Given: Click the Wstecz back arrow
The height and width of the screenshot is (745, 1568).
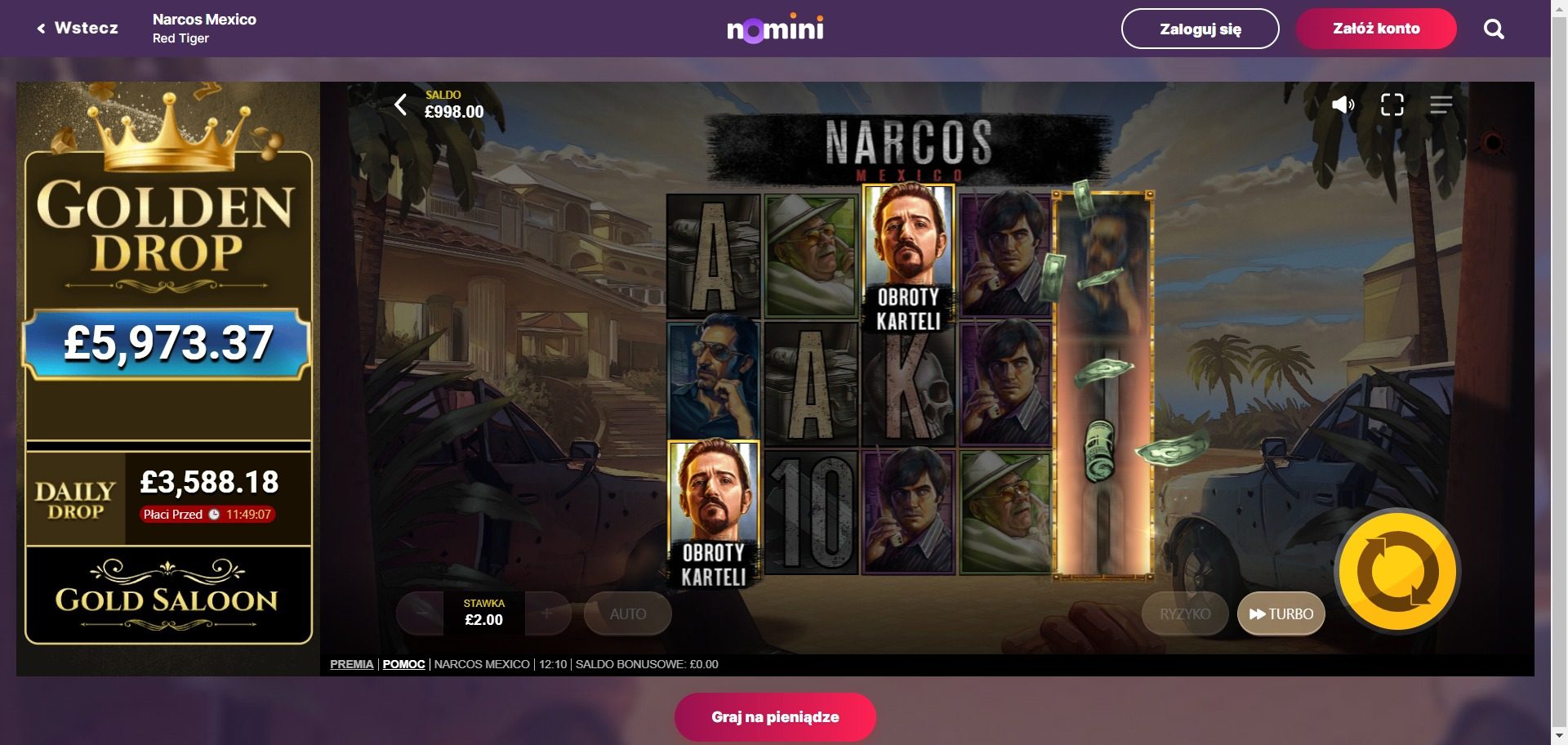Looking at the screenshot, I should pyautogui.click(x=42, y=28).
